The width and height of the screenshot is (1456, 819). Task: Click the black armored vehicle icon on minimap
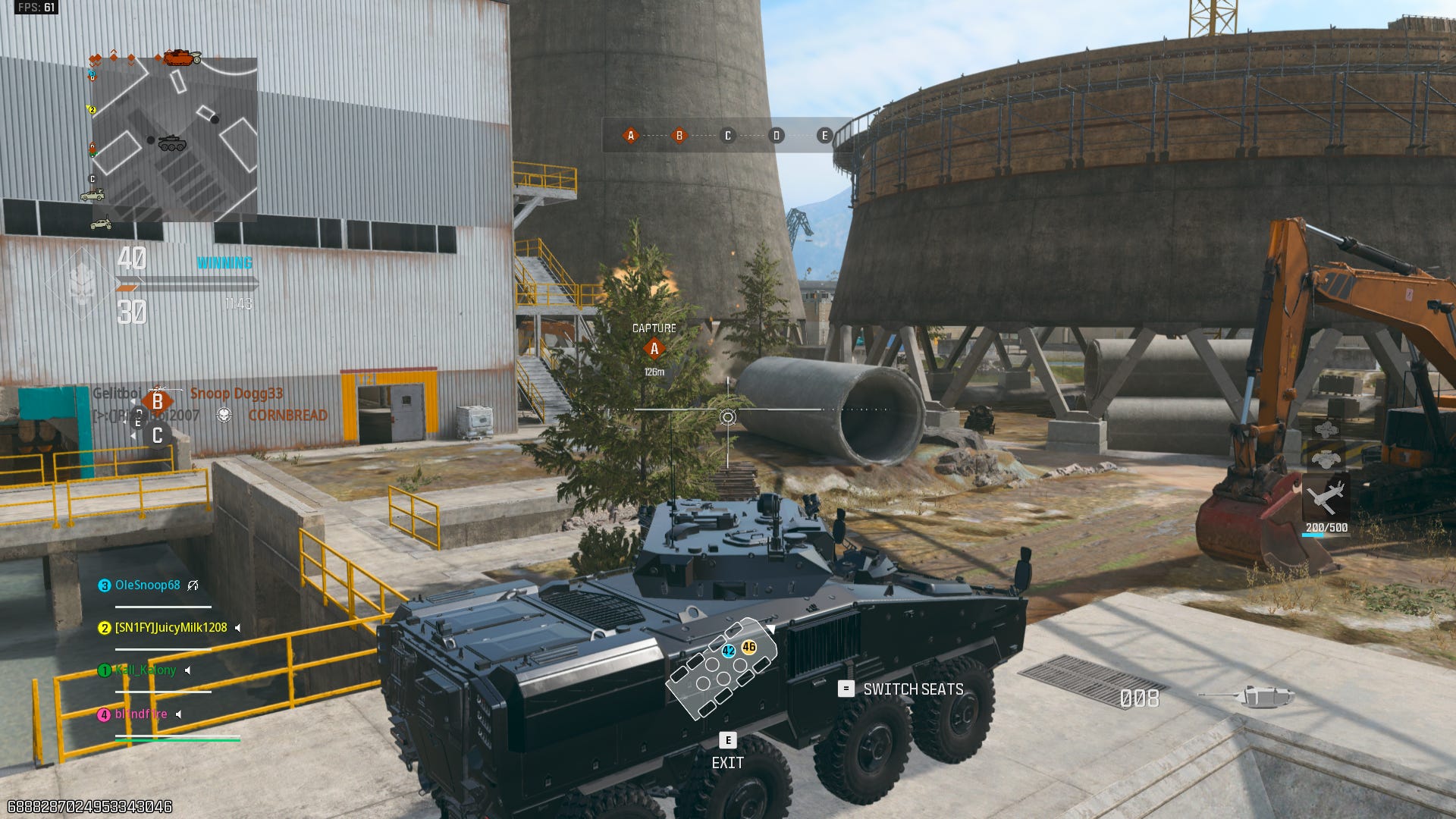[172, 143]
